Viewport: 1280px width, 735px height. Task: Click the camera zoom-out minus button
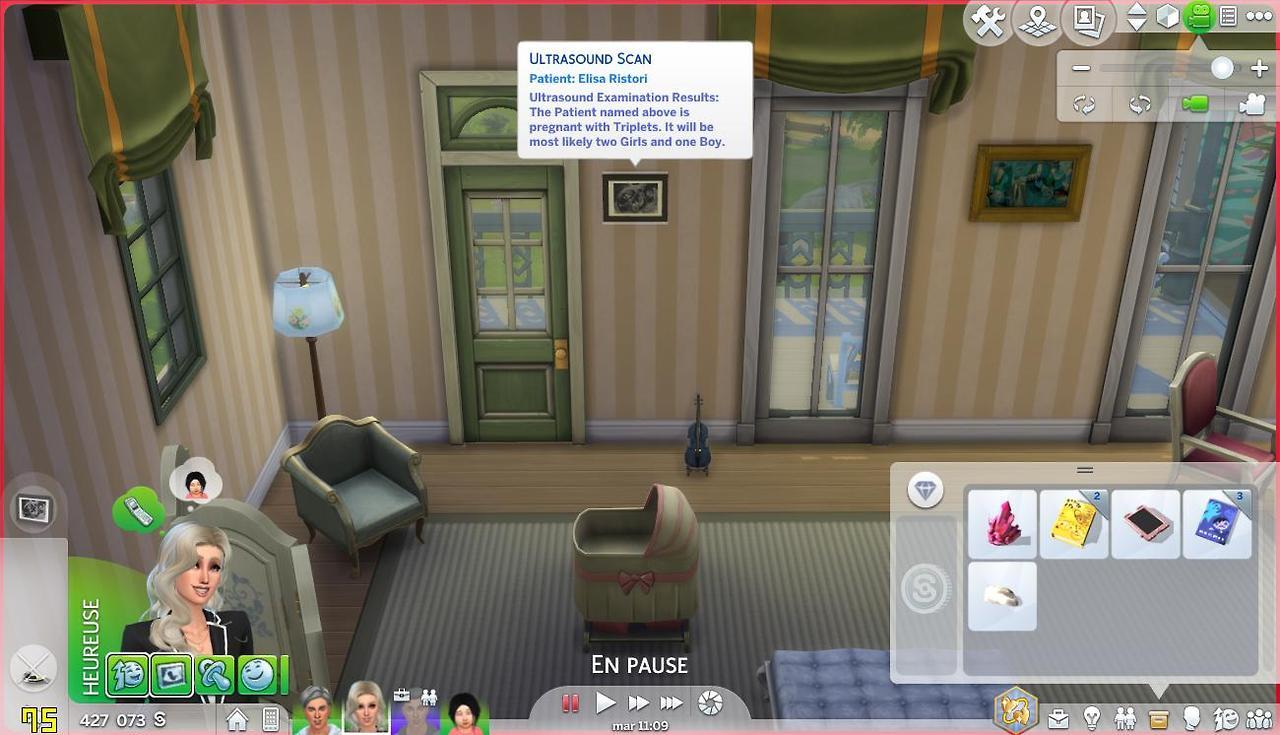[1081, 69]
